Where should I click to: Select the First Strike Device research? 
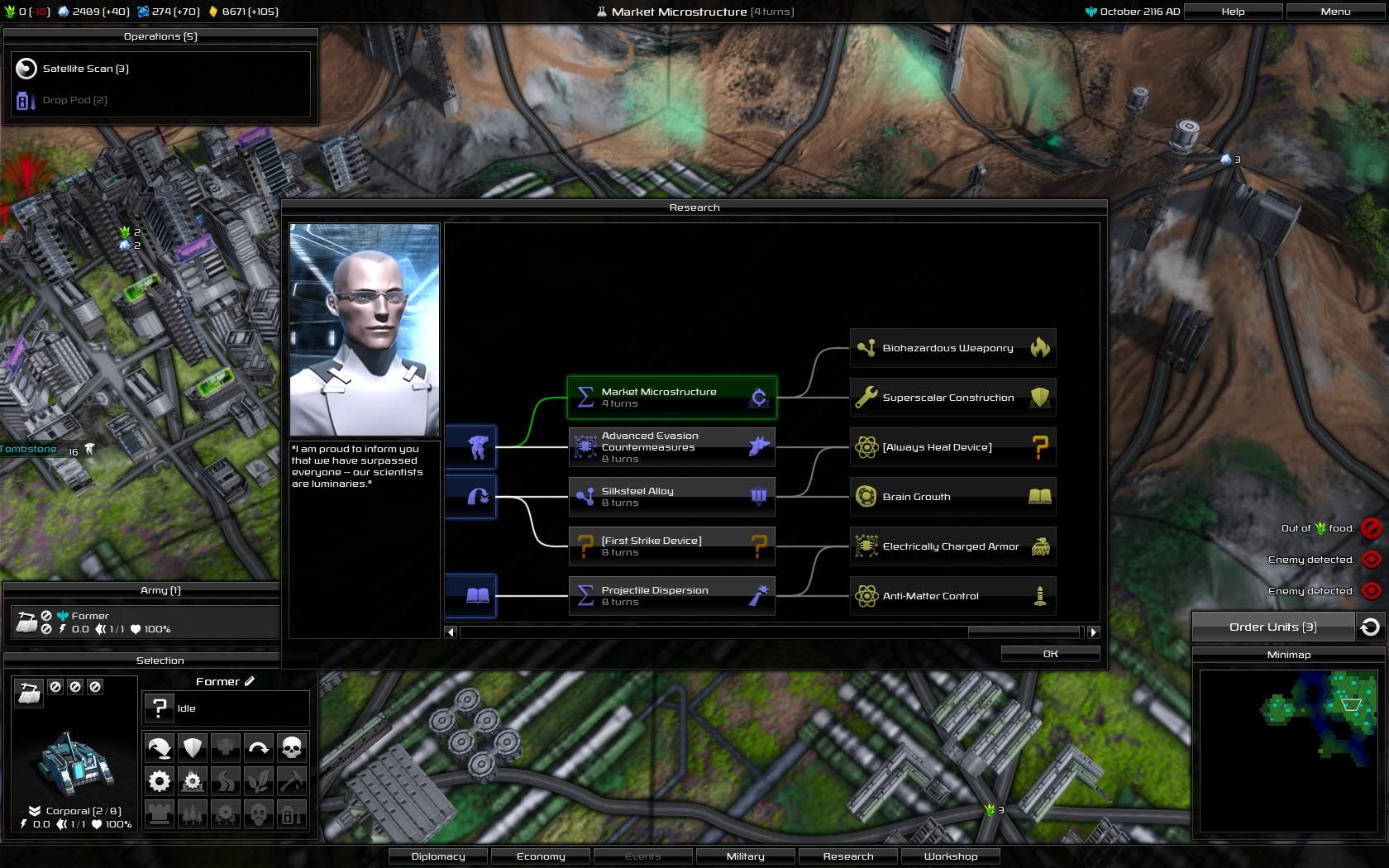click(x=671, y=546)
